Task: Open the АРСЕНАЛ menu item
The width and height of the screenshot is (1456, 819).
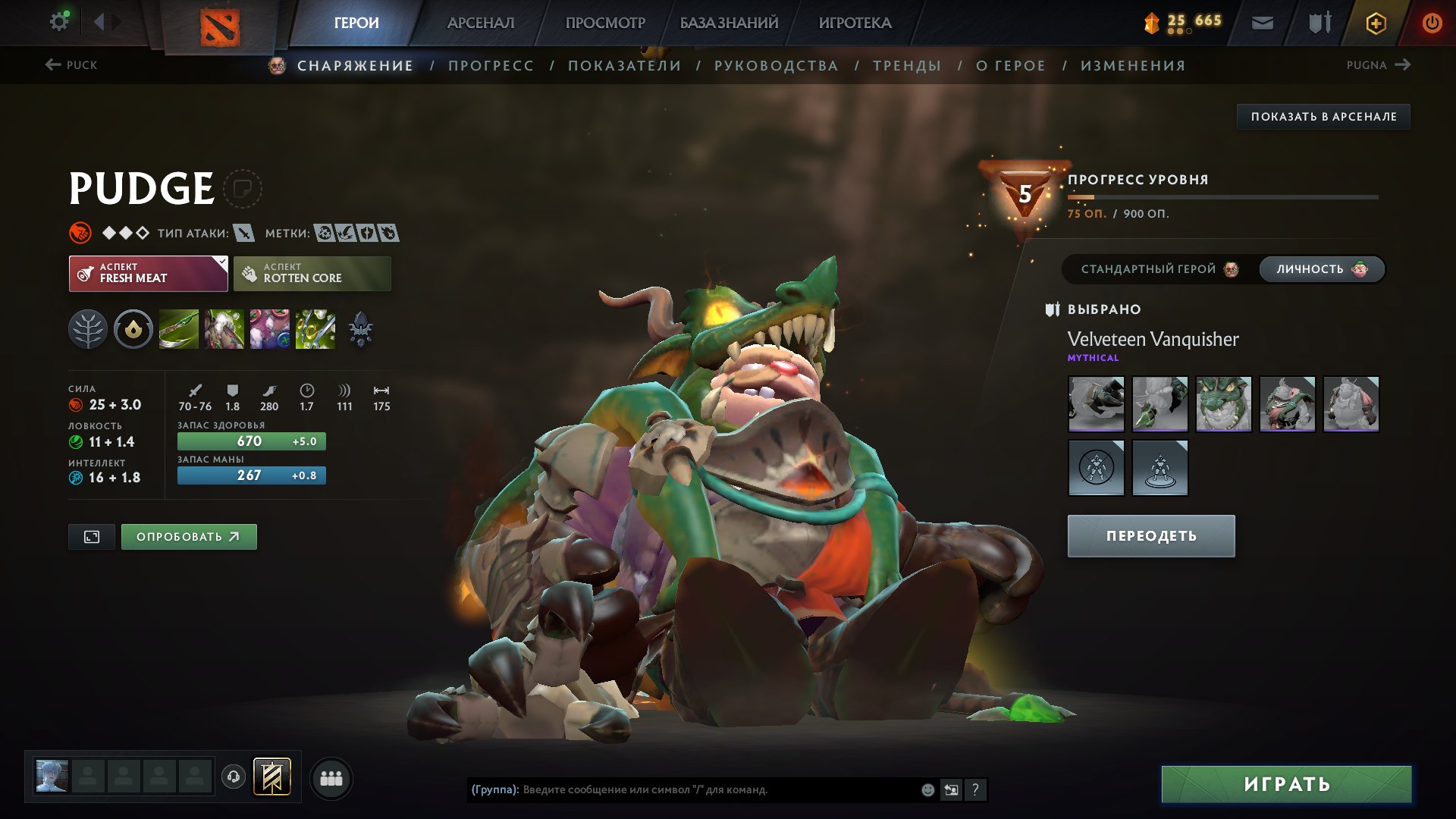Action: point(481,23)
